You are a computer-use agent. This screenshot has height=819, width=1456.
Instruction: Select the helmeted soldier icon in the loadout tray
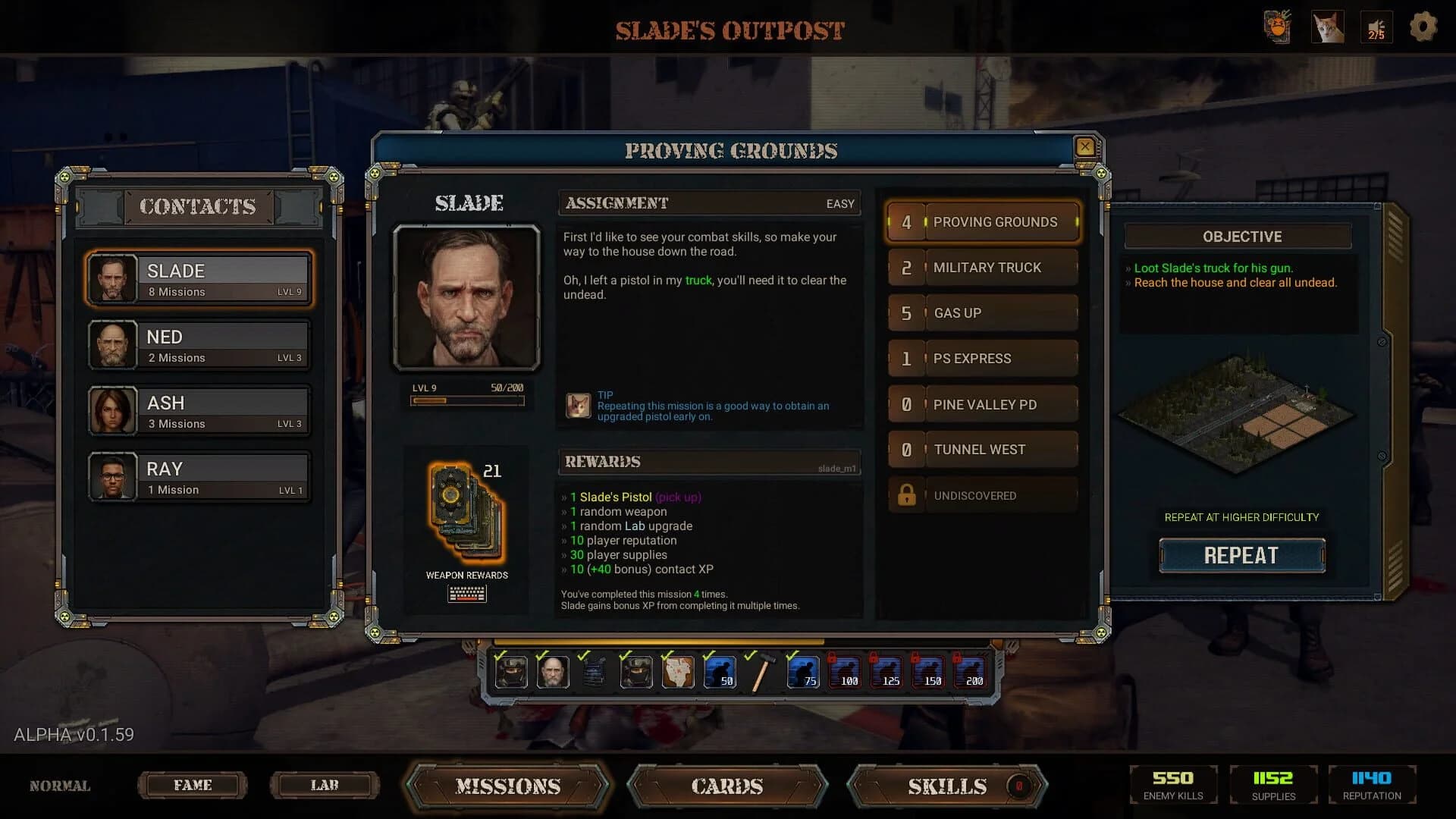tap(513, 673)
